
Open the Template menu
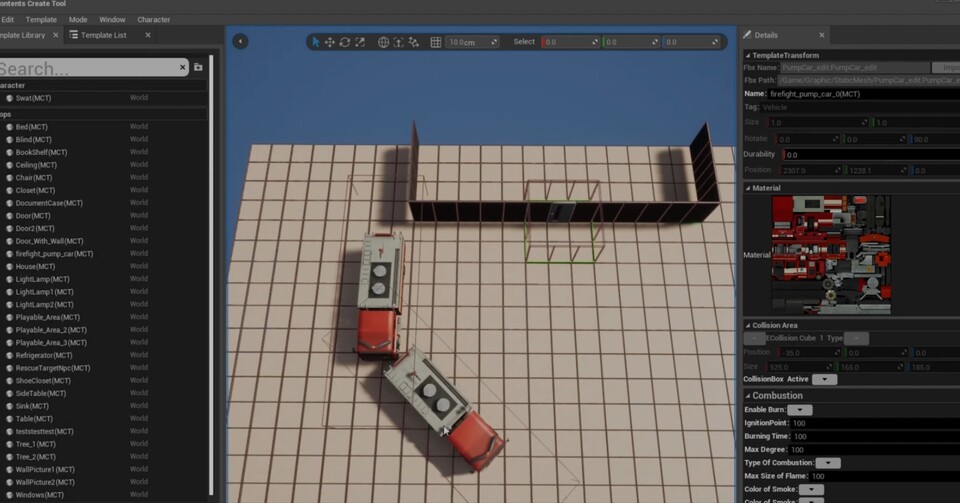(x=41, y=19)
